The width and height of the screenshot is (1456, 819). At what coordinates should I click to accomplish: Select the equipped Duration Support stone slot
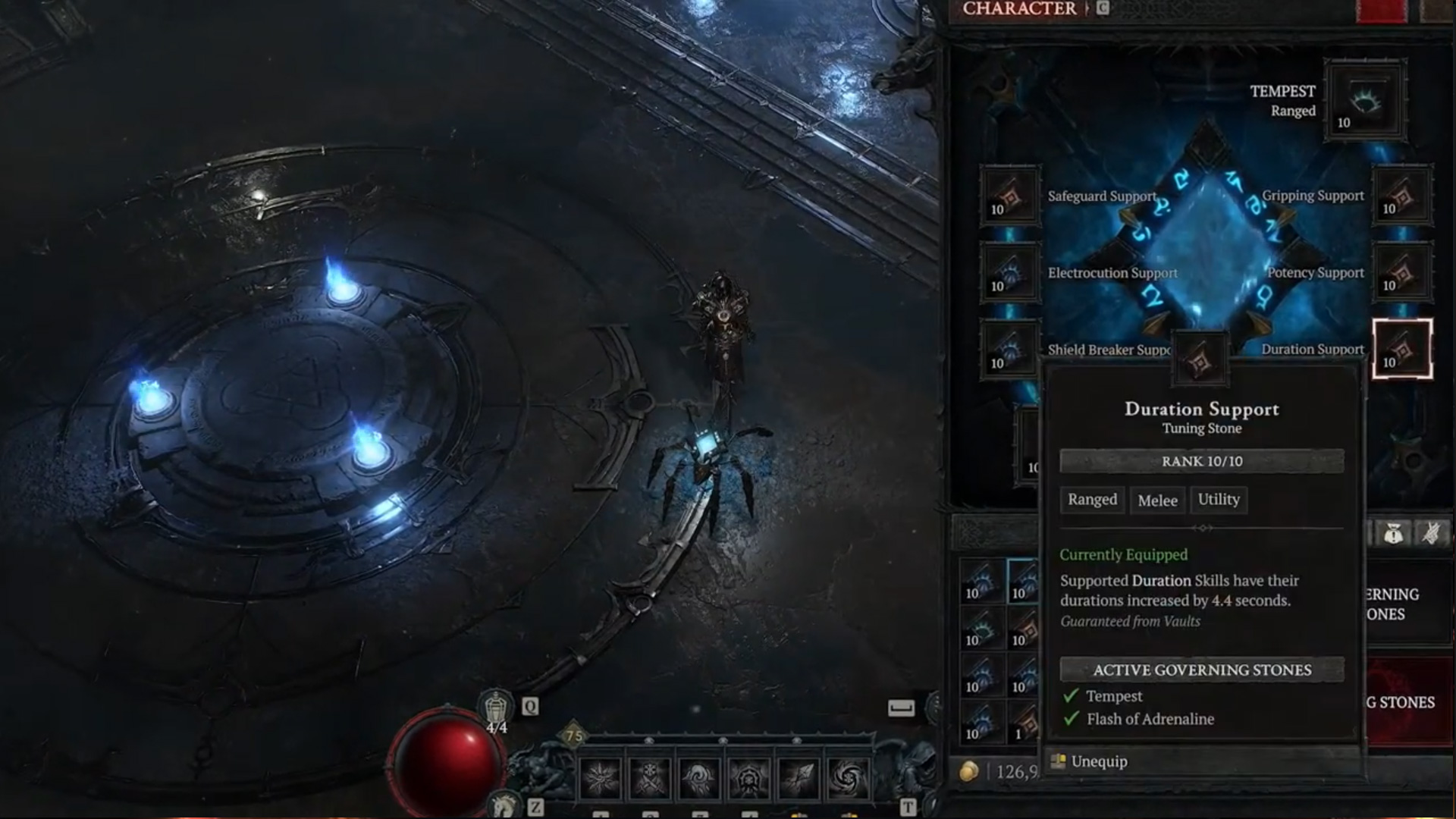(1402, 350)
